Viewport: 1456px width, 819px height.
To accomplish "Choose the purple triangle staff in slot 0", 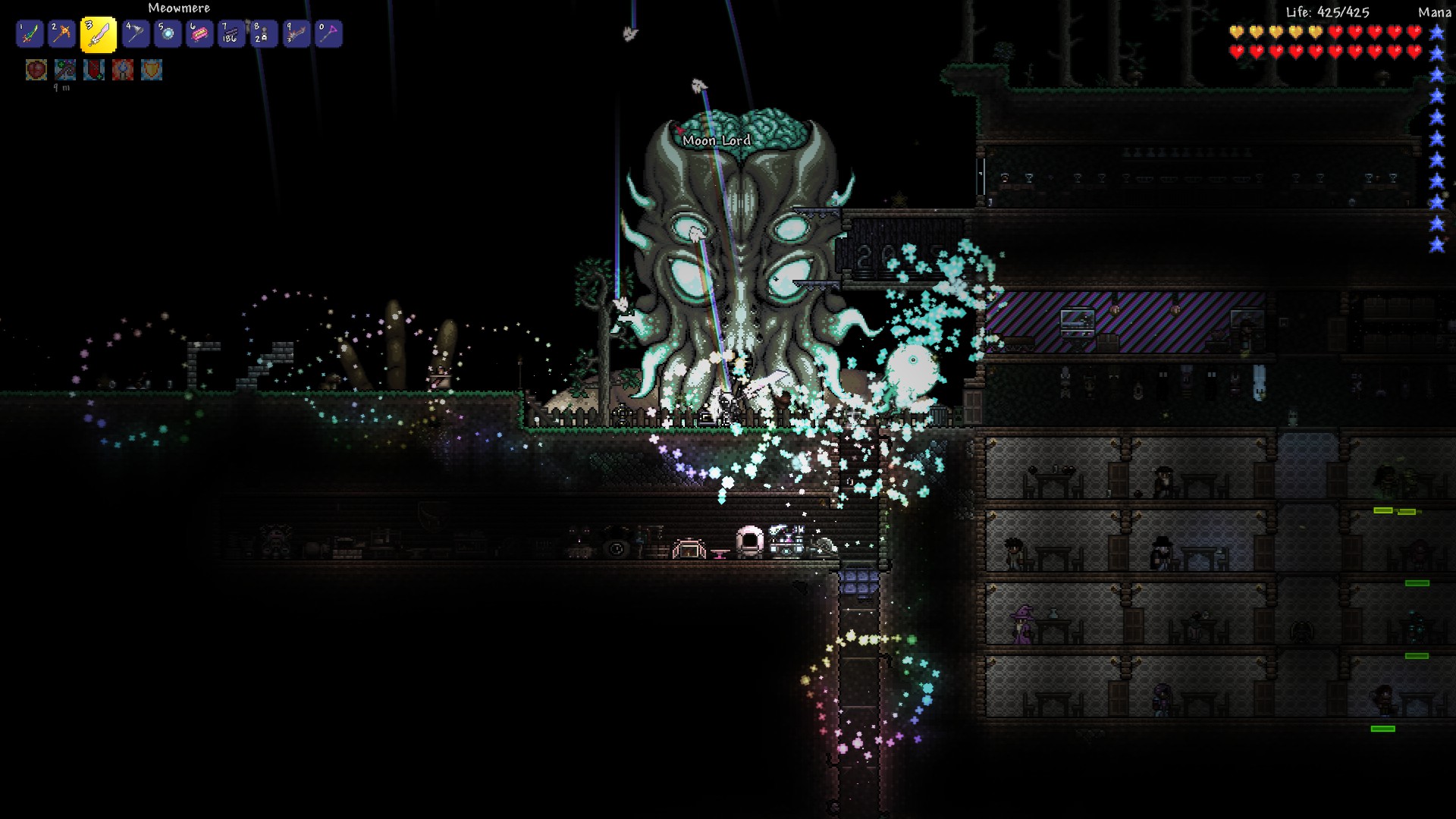I will [x=328, y=34].
